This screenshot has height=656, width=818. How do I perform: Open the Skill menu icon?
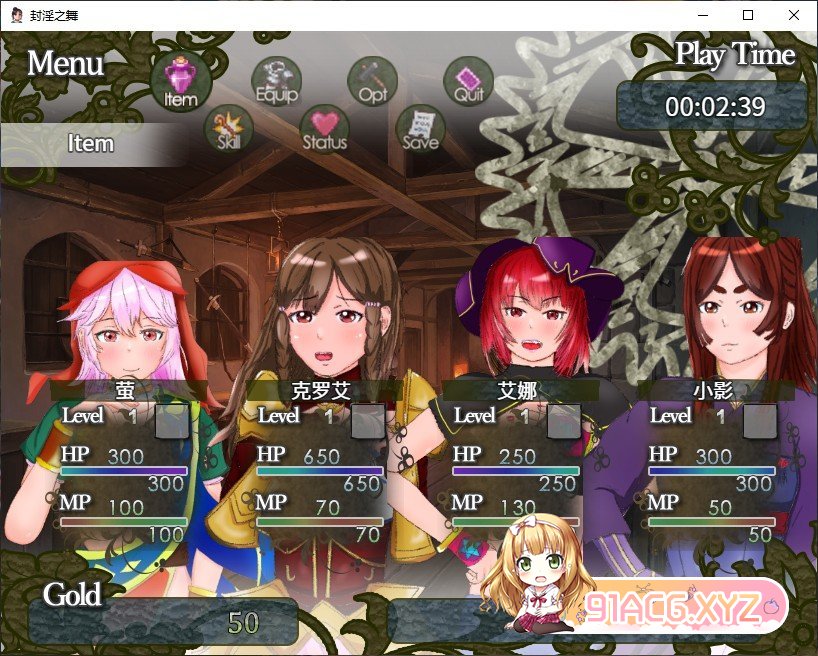click(x=229, y=128)
